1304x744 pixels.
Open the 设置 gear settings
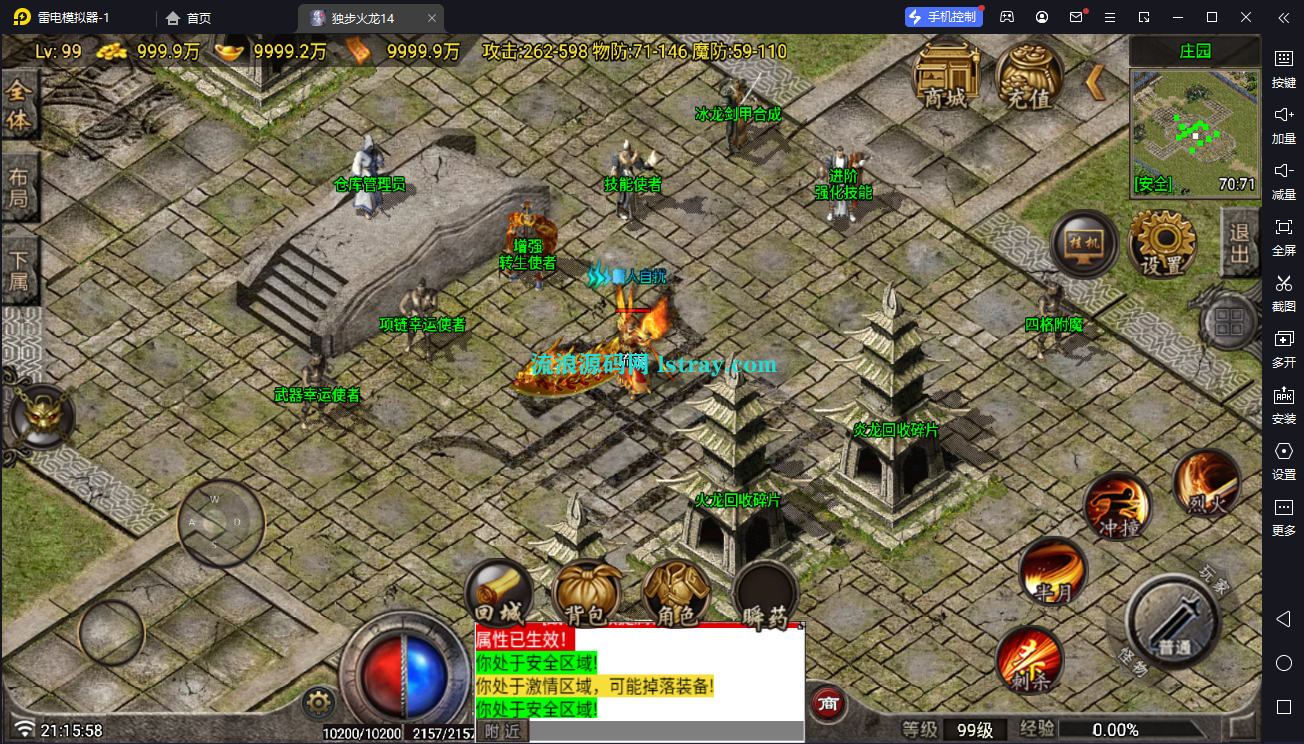(x=1162, y=245)
